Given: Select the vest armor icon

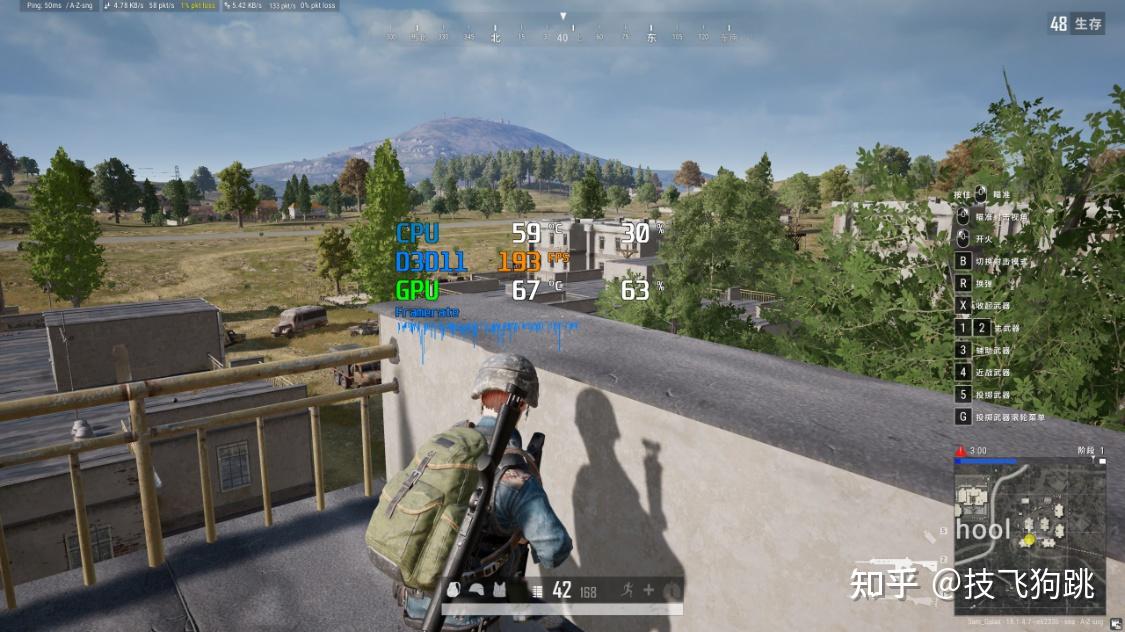Looking at the screenshot, I should [x=498, y=590].
